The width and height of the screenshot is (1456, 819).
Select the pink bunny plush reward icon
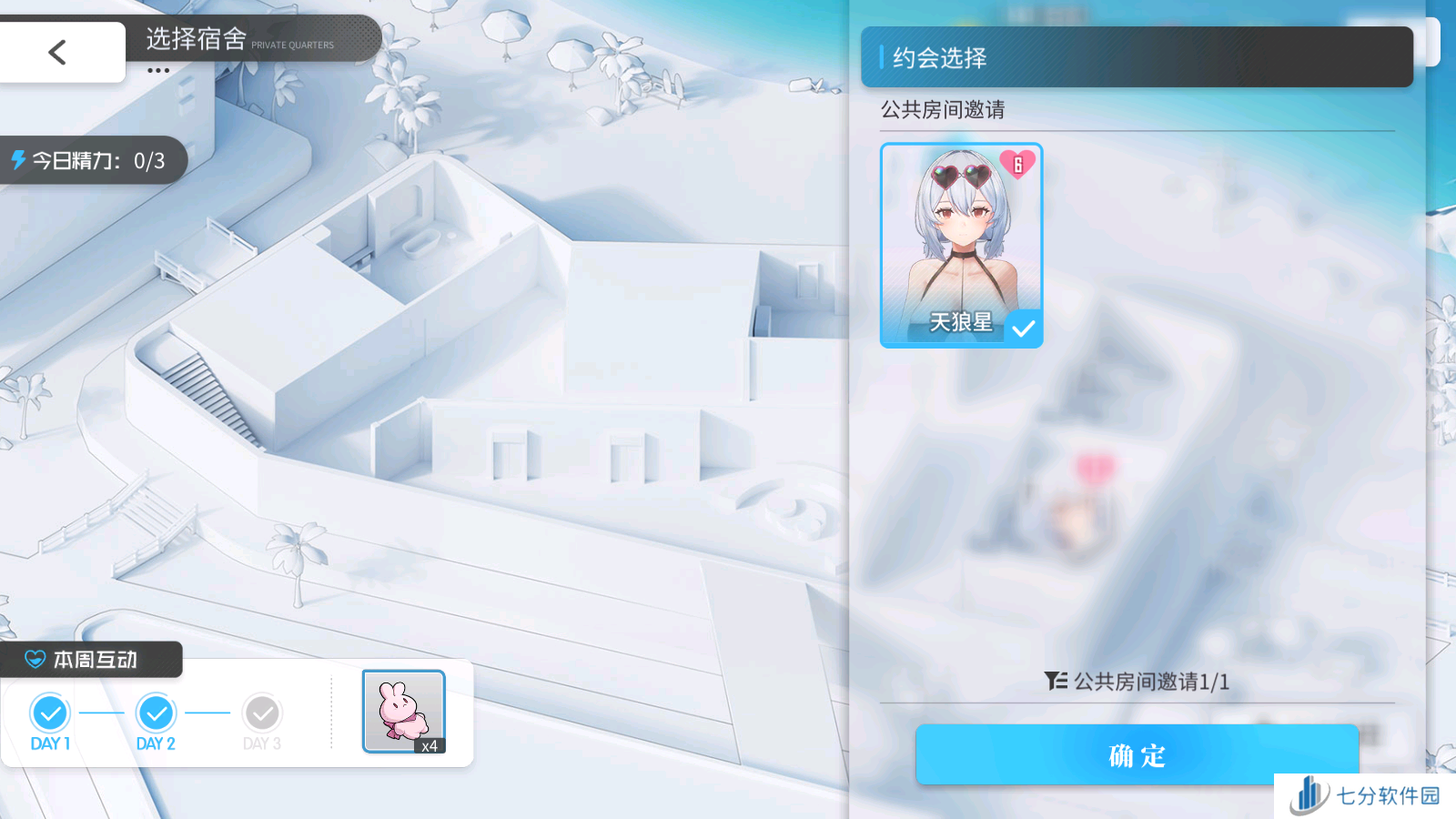tap(403, 711)
